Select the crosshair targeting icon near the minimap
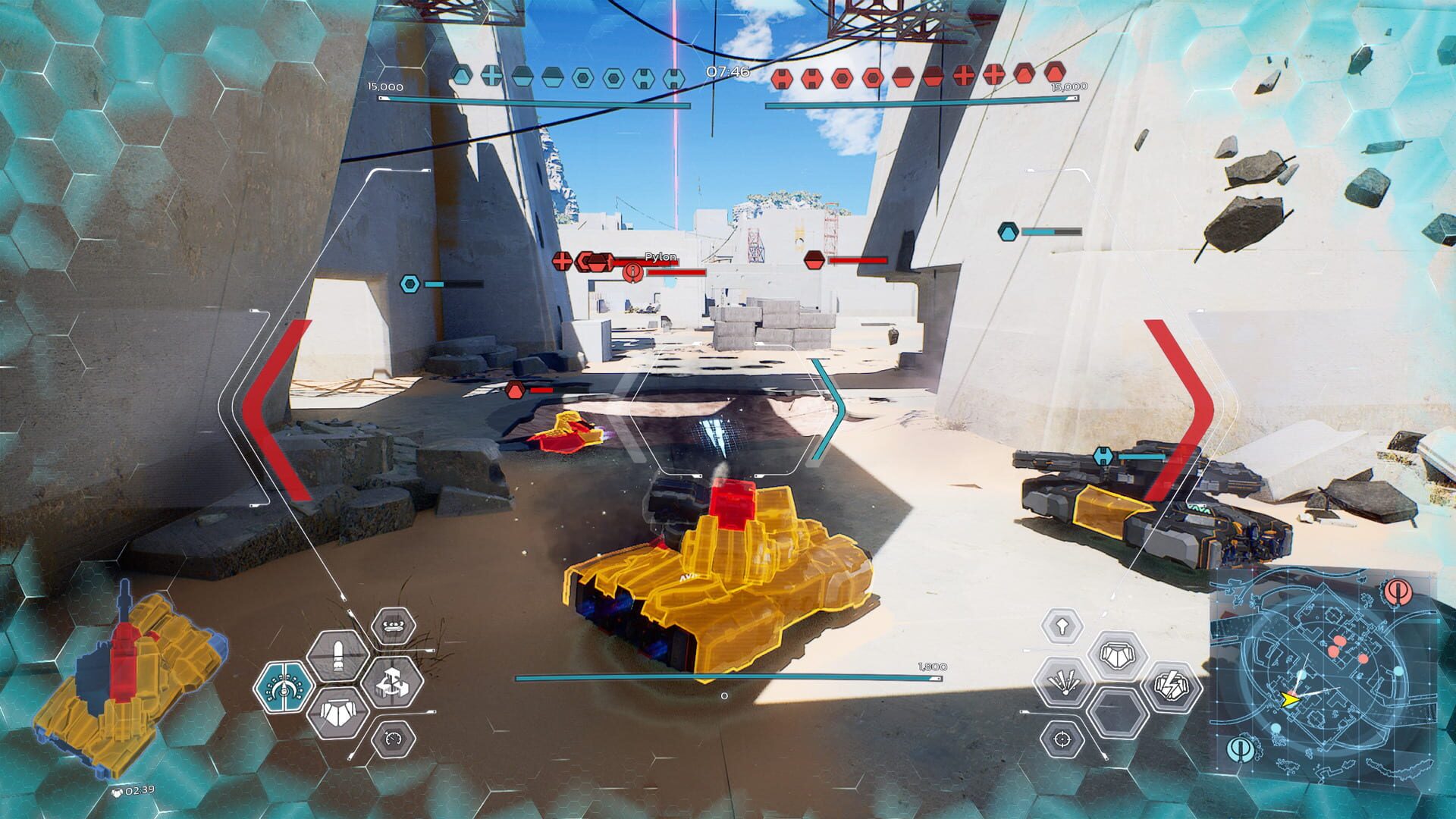Screen dimensions: 1456x819 tap(1062, 740)
